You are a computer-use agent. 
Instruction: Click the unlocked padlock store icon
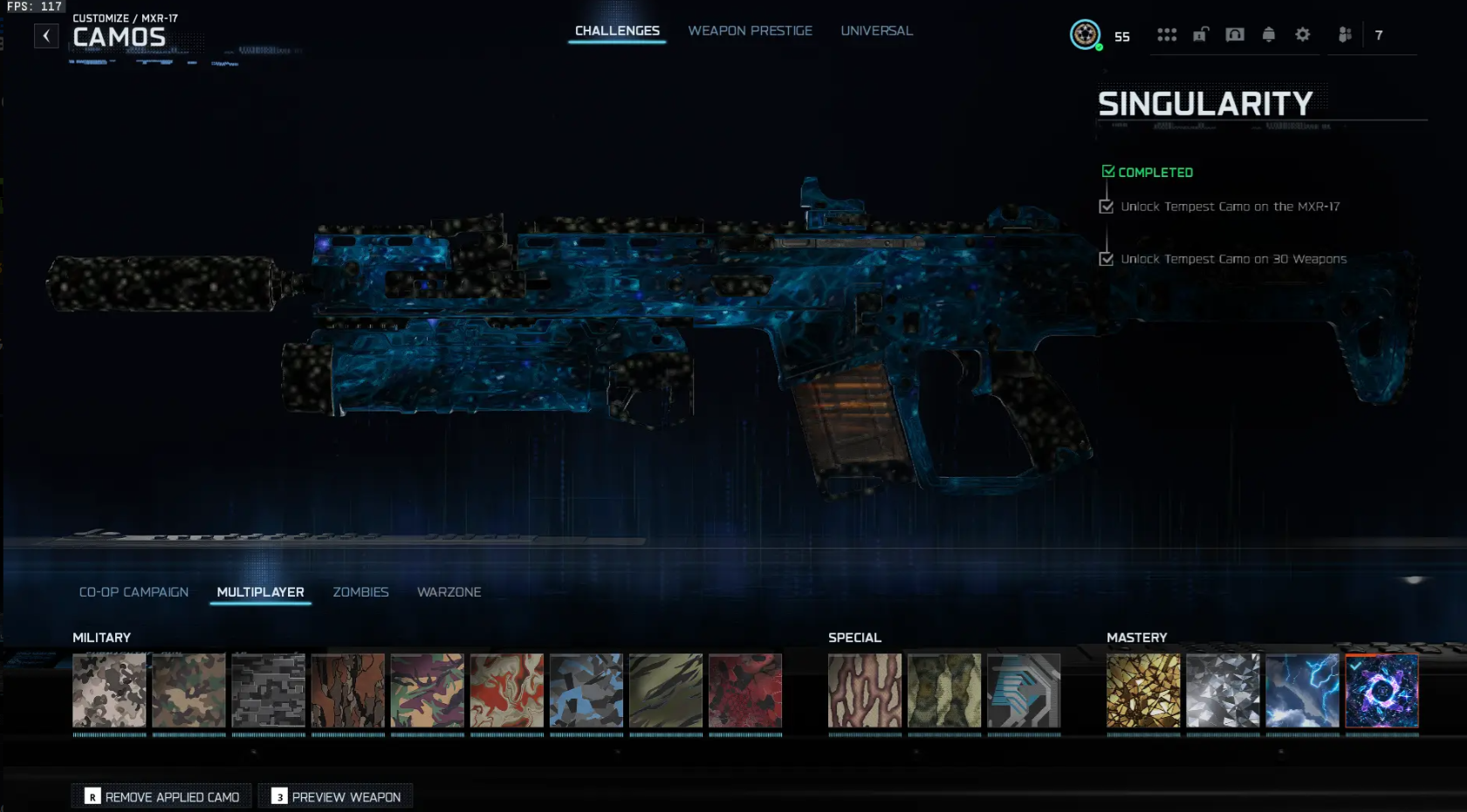[1202, 35]
